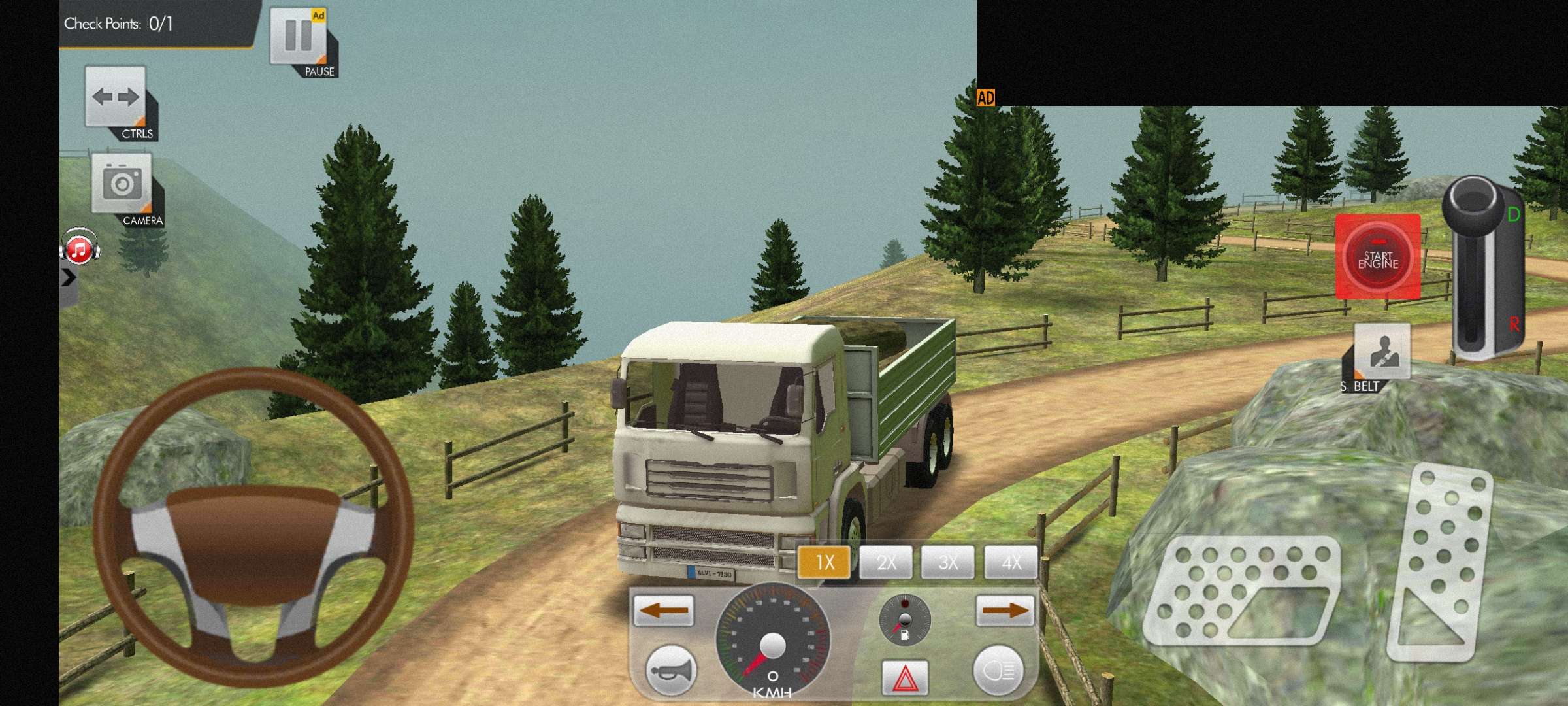
Task: Choose the 4X multiplier
Action: pyautogui.click(x=1011, y=562)
